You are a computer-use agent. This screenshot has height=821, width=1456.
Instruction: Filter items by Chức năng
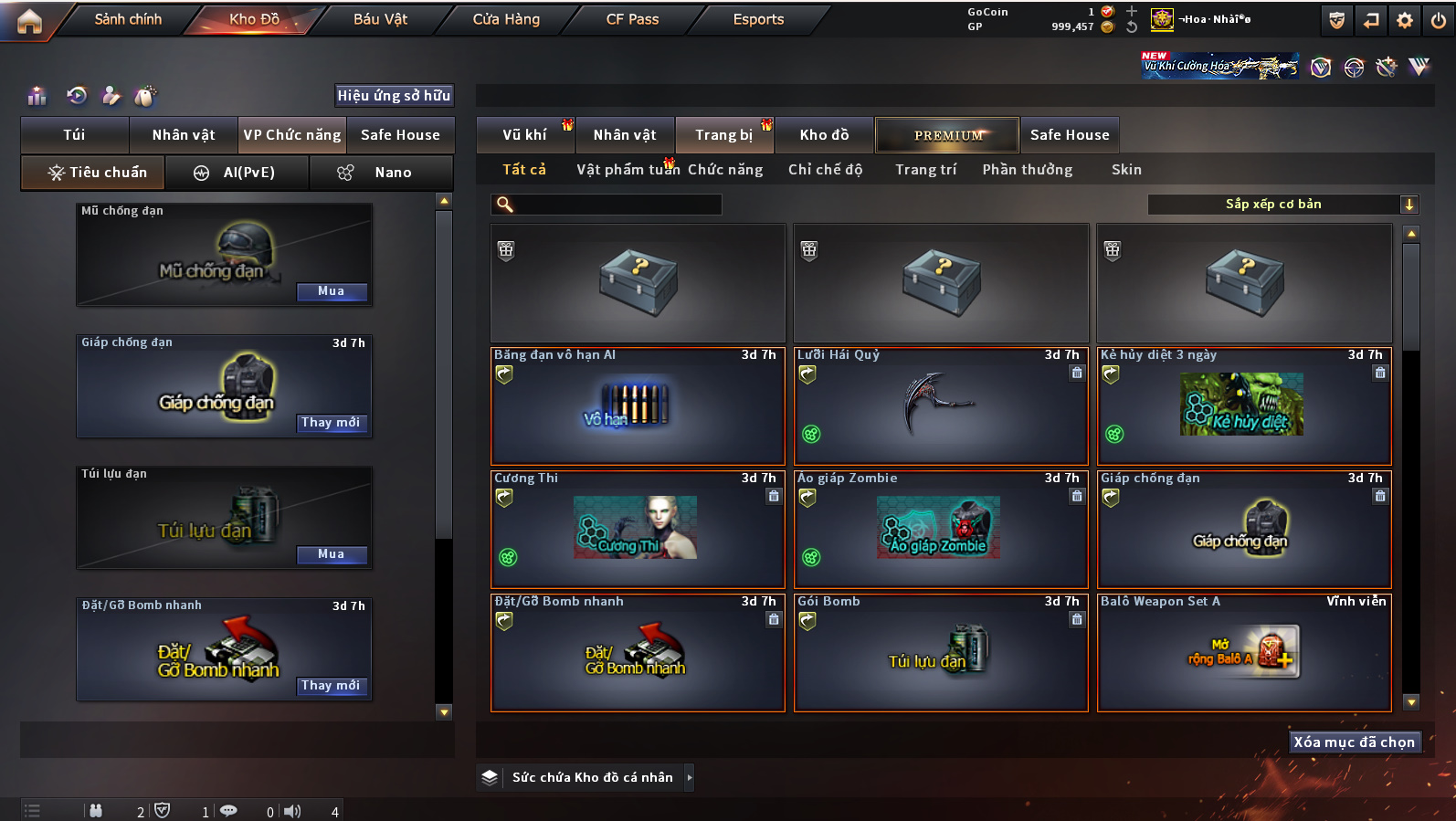tap(725, 170)
